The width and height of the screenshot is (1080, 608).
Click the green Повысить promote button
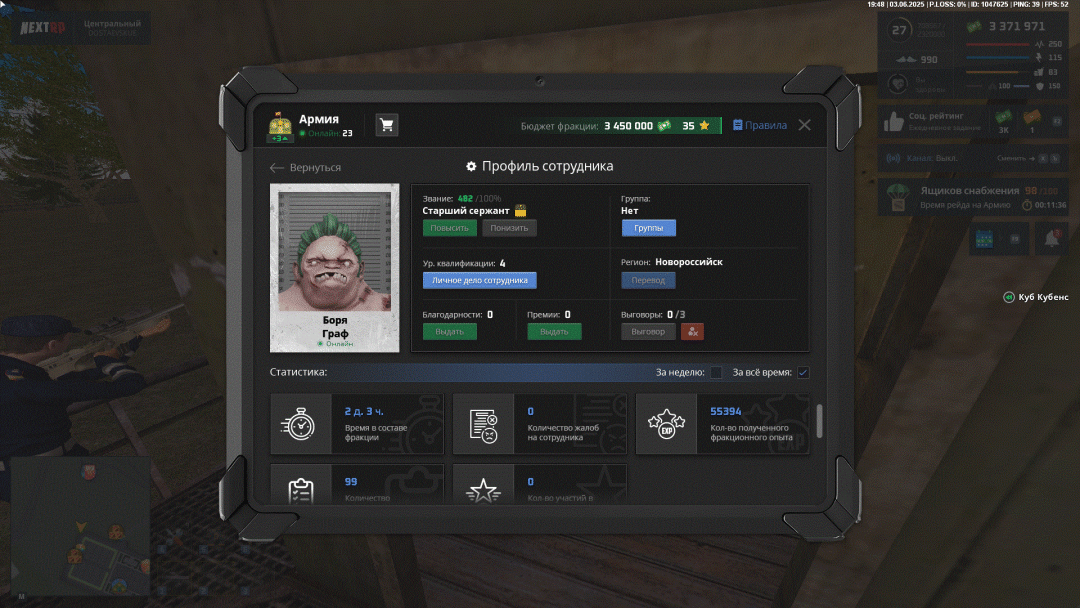pos(449,228)
